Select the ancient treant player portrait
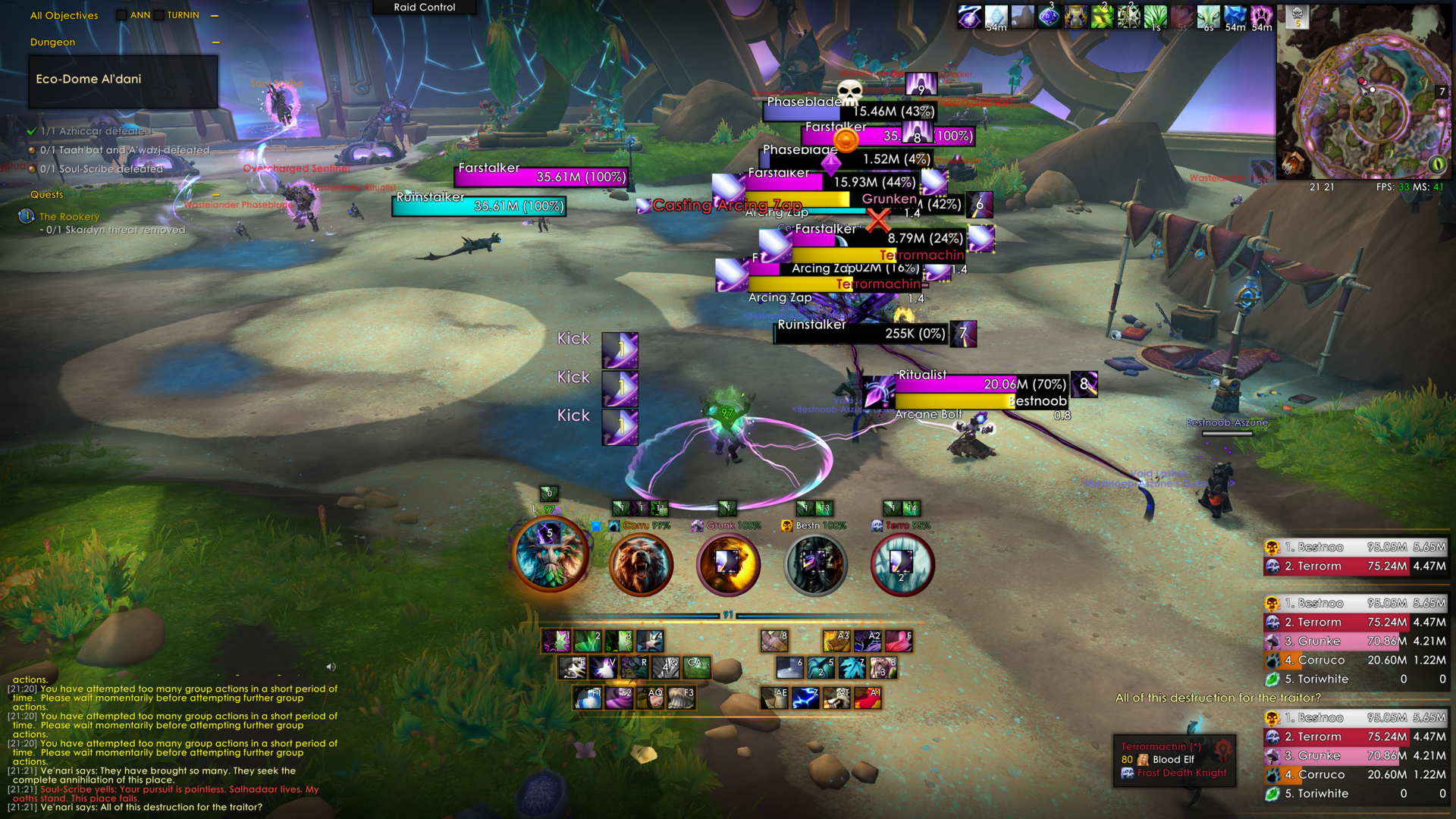Image resolution: width=1456 pixels, height=819 pixels. point(551,554)
